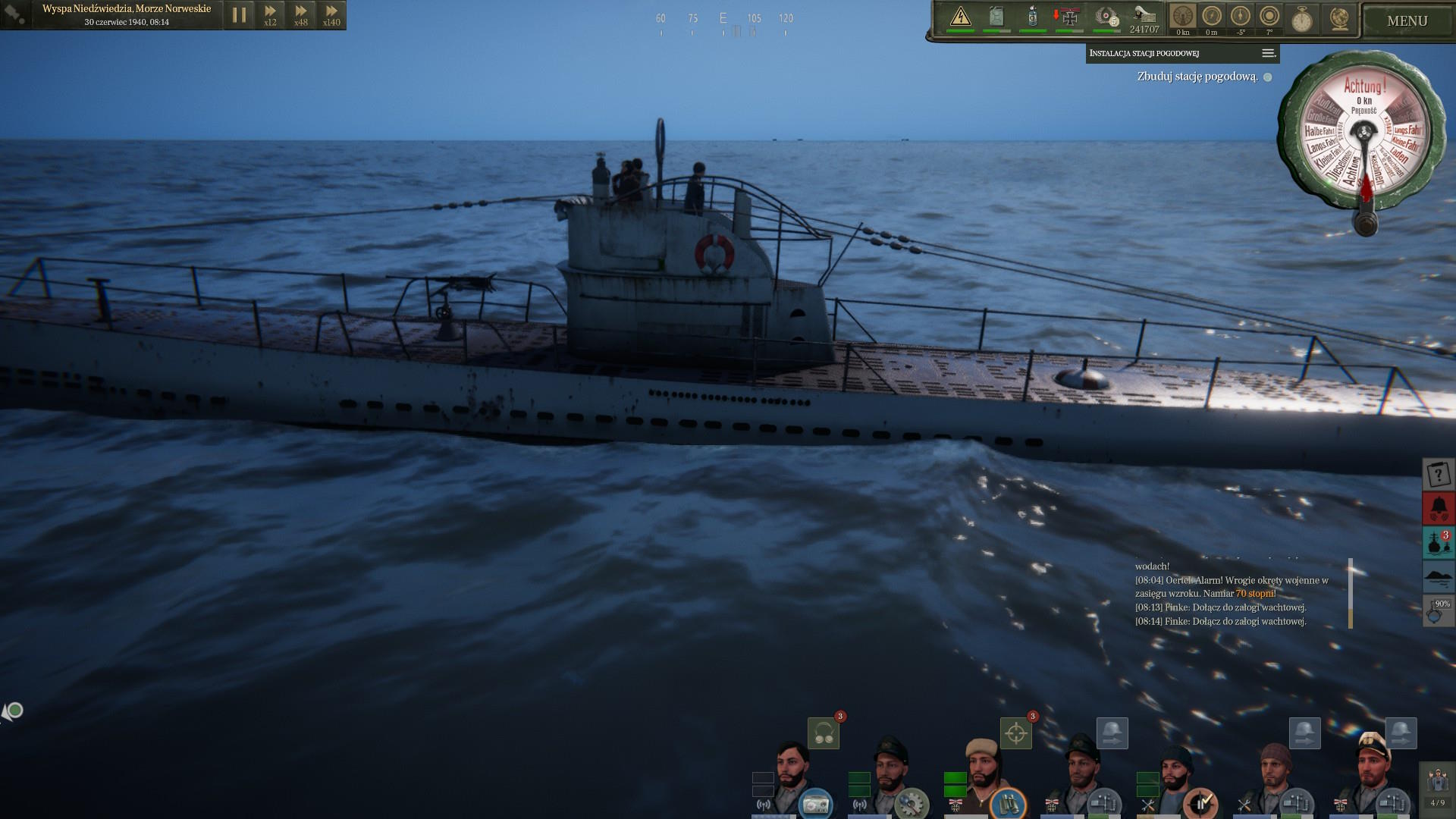
Task: Set time compression to x48
Action: pyautogui.click(x=301, y=14)
